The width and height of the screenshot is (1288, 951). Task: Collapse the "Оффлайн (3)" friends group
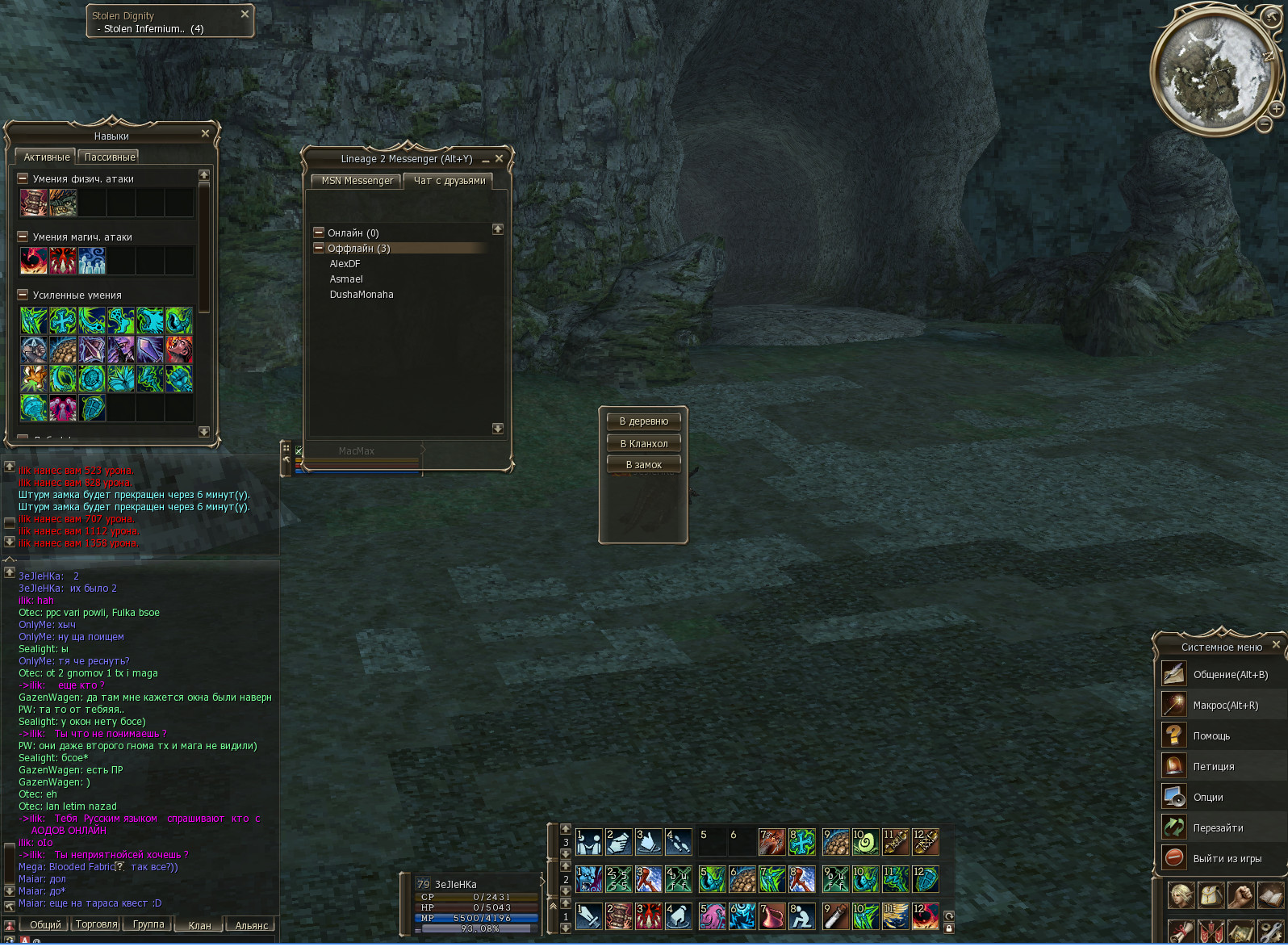tap(319, 249)
